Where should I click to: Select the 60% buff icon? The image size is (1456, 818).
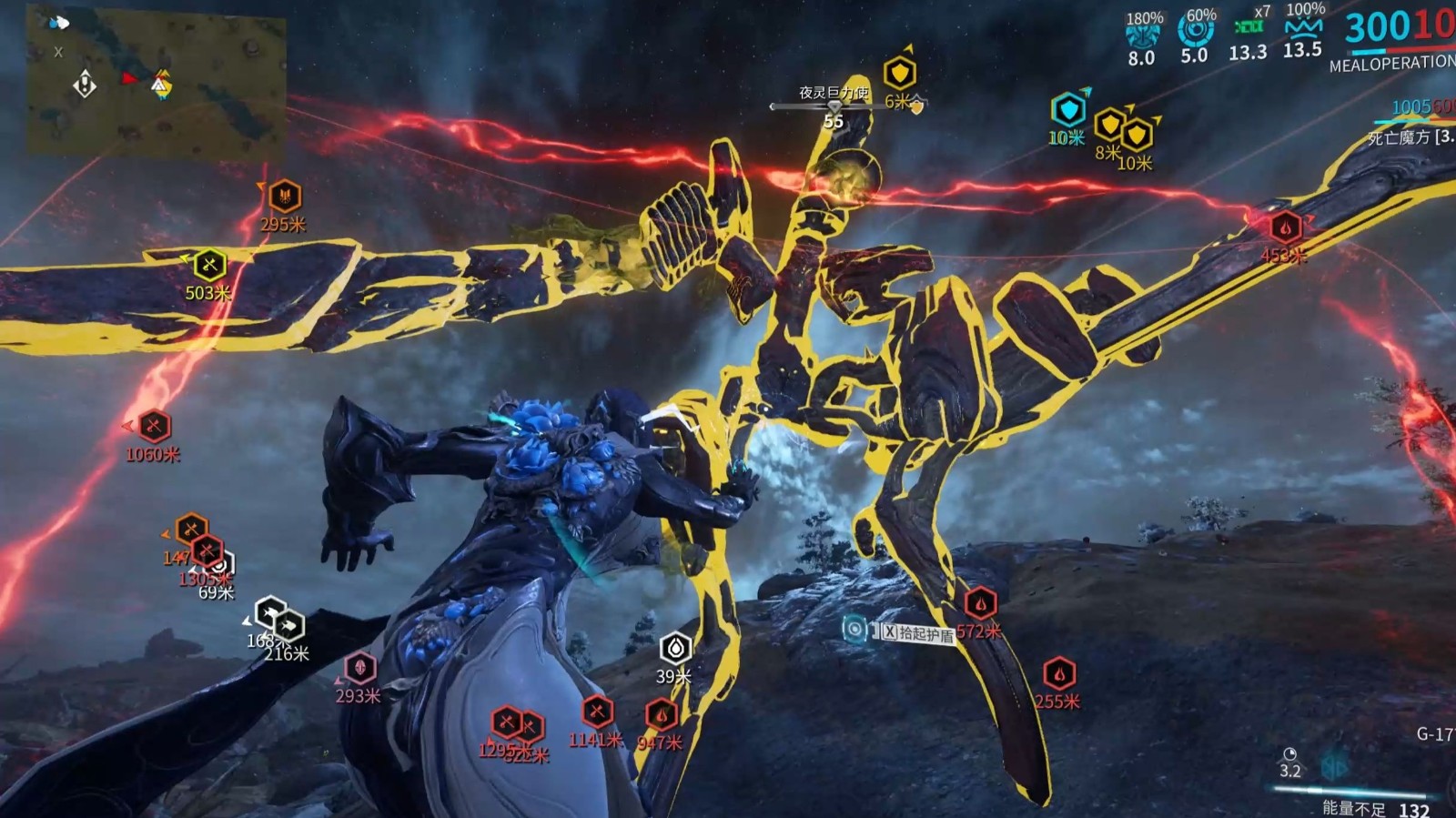tap(1196, 31)
